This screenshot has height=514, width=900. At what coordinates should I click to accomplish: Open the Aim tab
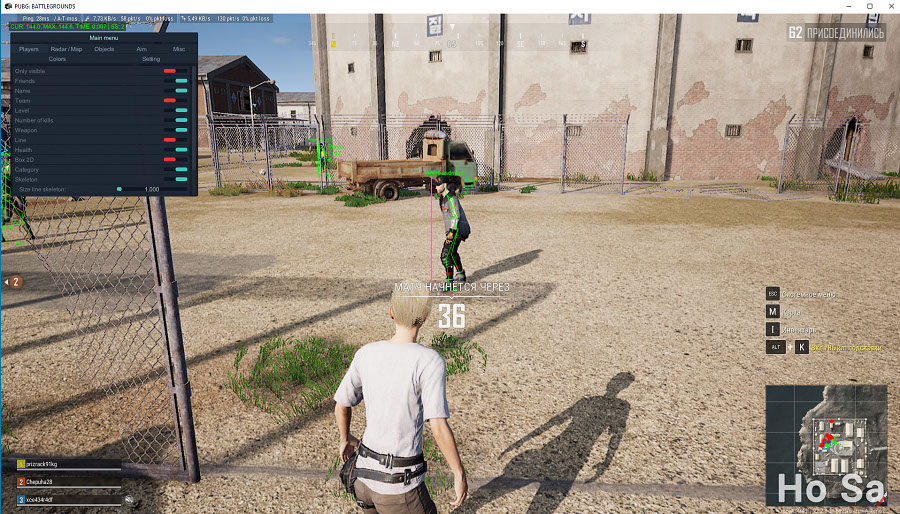(141, 48)
